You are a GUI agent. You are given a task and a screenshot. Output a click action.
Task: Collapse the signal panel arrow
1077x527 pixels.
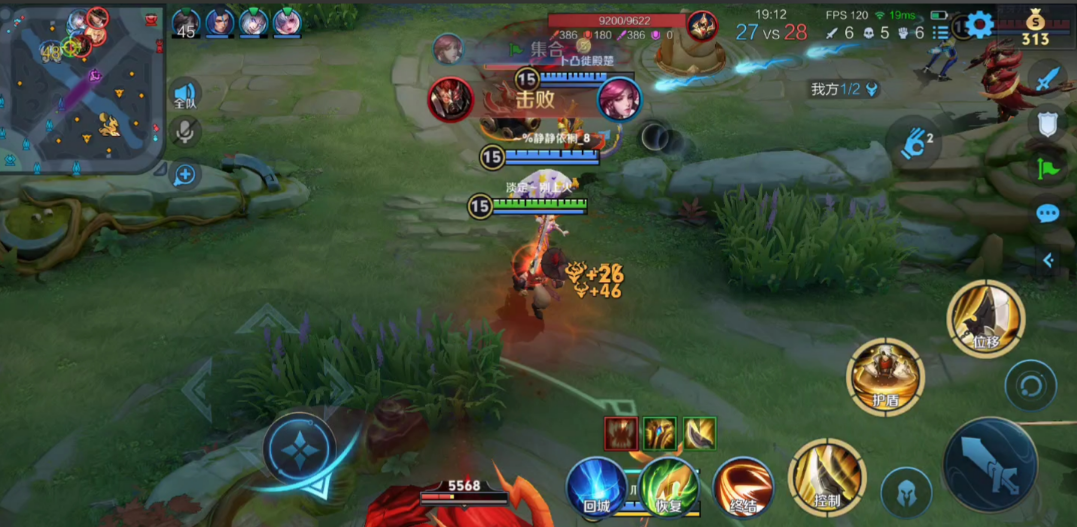click(1047, 260)
